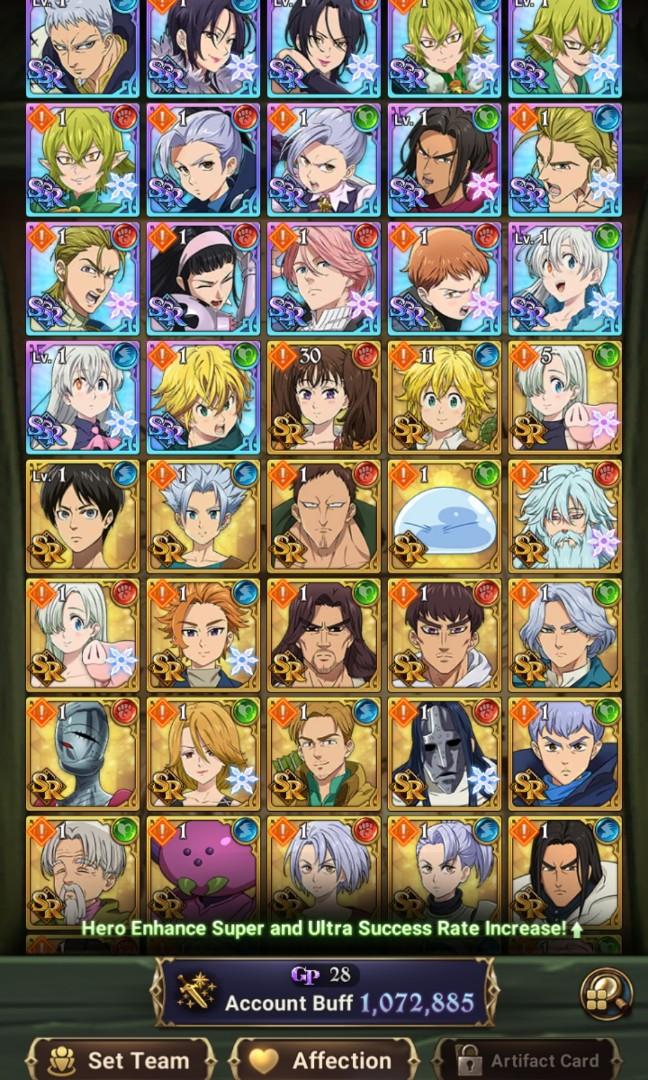Open the Set Team button

click(121, 1059)
